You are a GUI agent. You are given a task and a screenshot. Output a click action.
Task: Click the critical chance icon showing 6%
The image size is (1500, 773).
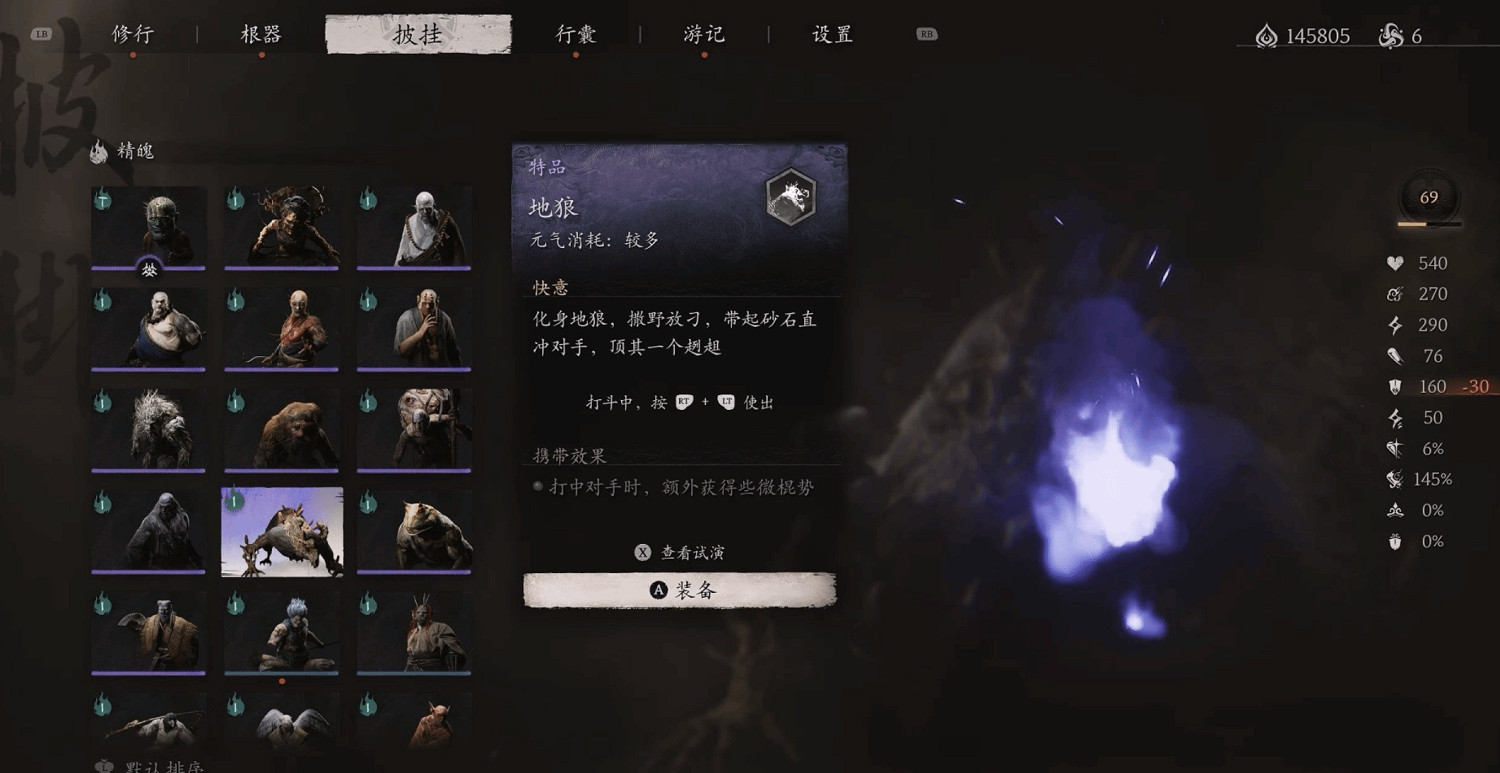pos(1396,448)
